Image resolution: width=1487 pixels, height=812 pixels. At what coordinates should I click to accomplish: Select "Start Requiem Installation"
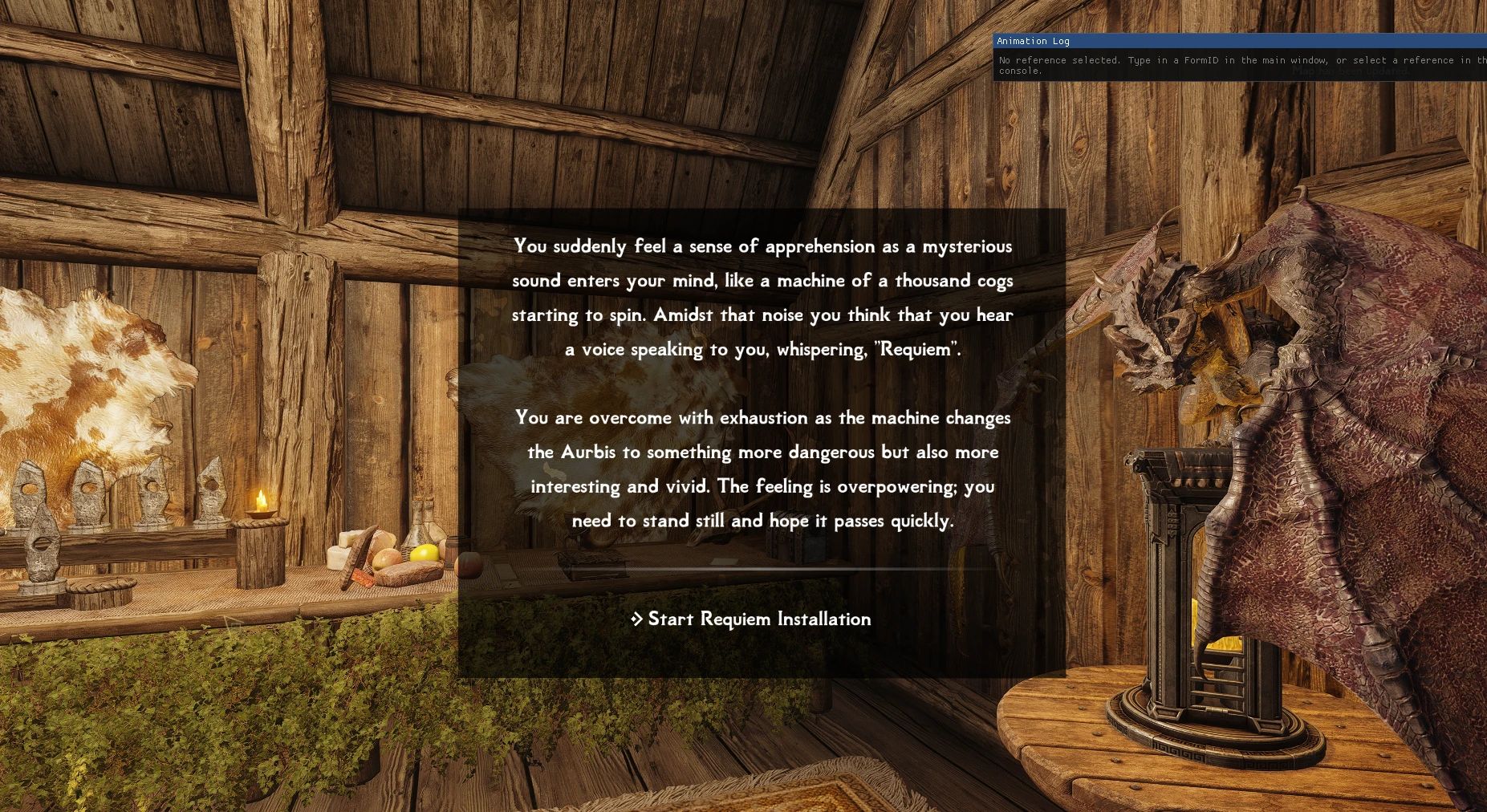pyautogui.click(x=759, y=619)
